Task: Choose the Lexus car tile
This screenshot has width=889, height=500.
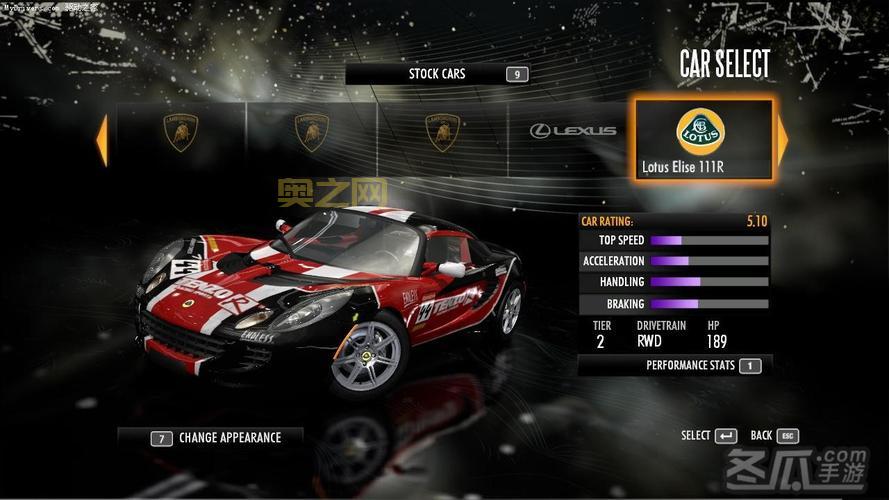Action: pyautogui.click(x=572, y=131)
